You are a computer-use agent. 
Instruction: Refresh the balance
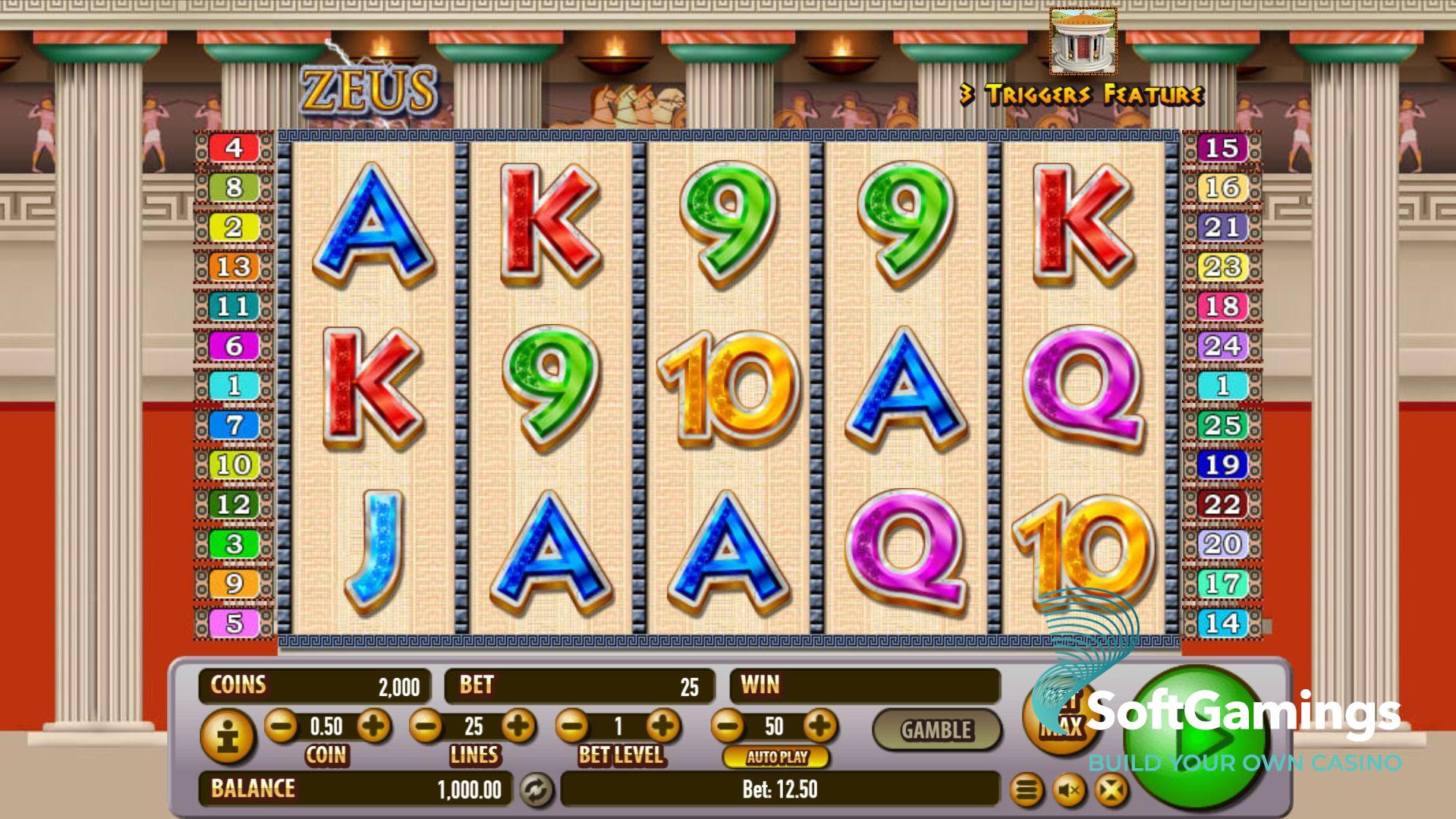pyautogui.click(x=536, y=790)
